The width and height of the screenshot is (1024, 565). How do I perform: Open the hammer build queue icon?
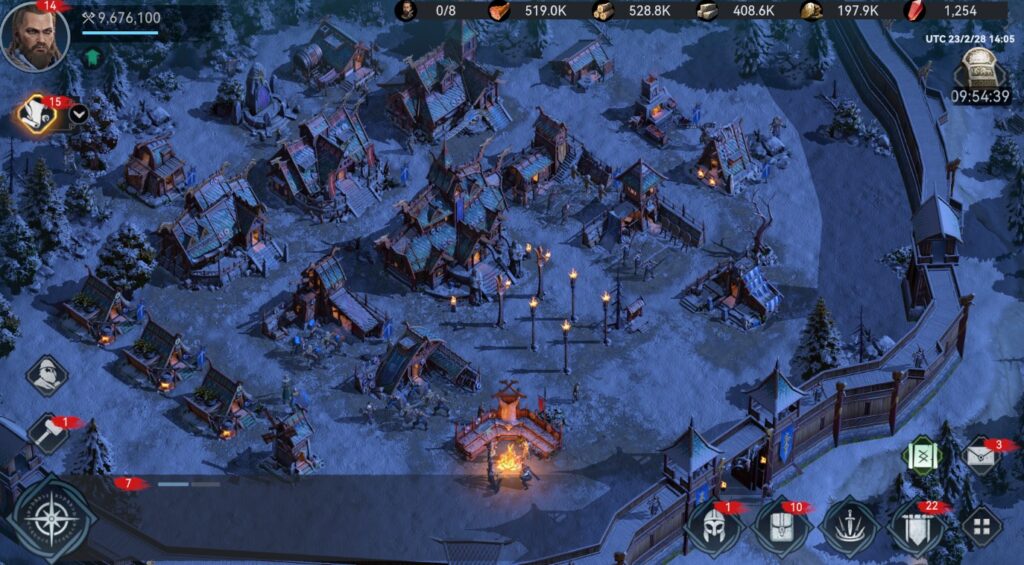click(x=47, y=435)
